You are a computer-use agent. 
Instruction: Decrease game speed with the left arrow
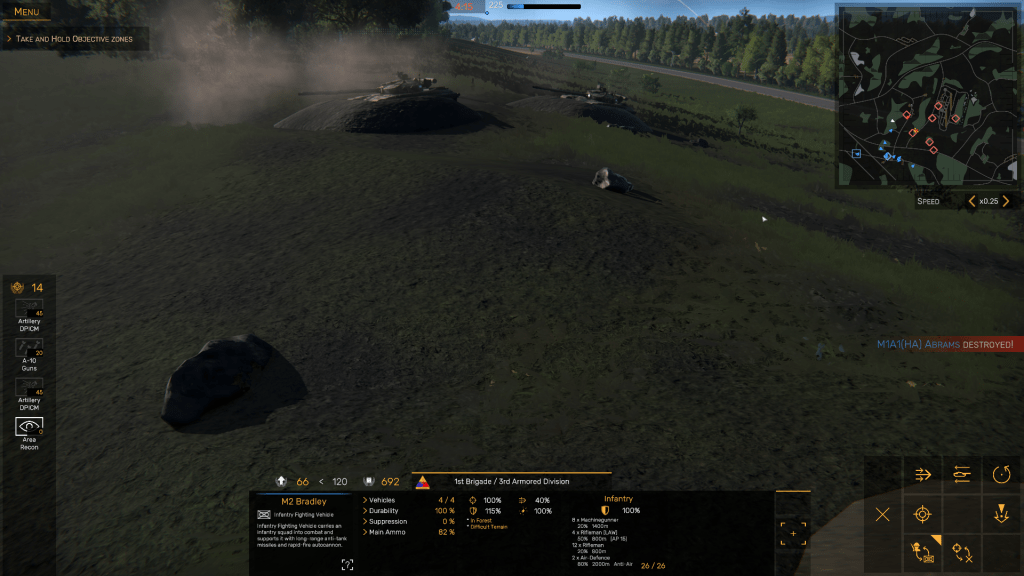972,201
